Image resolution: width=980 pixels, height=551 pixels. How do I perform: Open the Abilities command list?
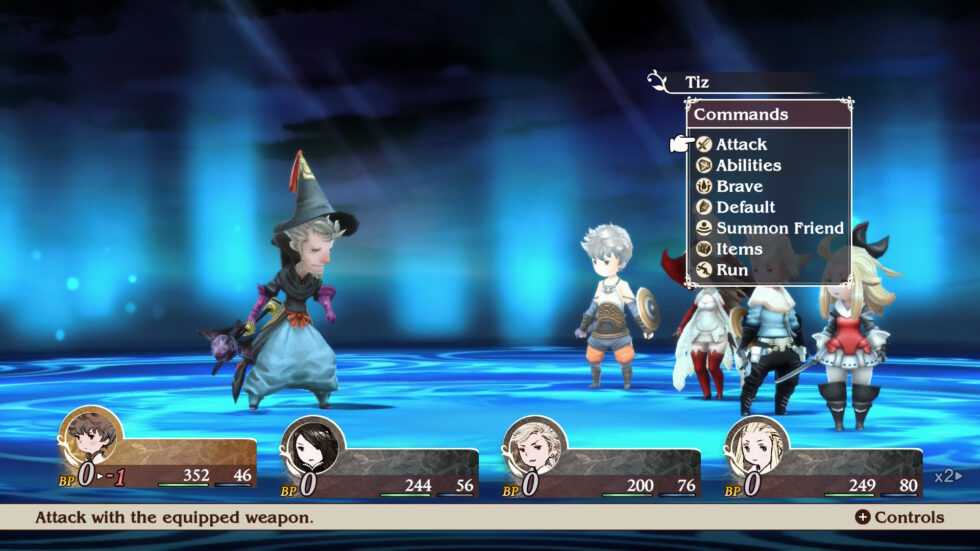748,165
